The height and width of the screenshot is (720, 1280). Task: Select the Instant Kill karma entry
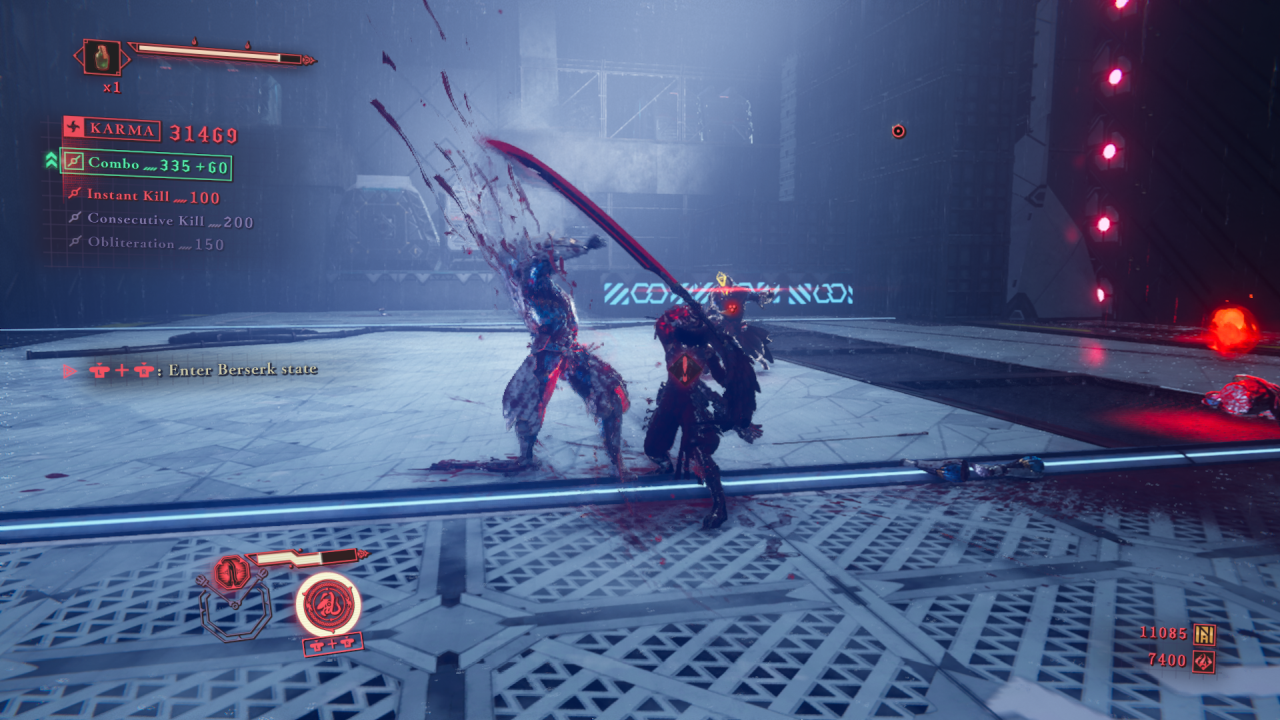(144, 196)
